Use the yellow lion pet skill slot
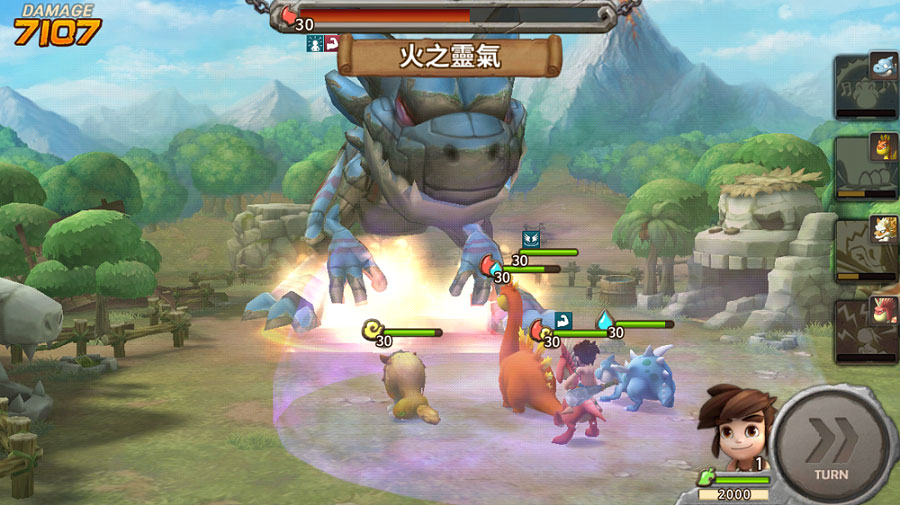 click(864, 167)
